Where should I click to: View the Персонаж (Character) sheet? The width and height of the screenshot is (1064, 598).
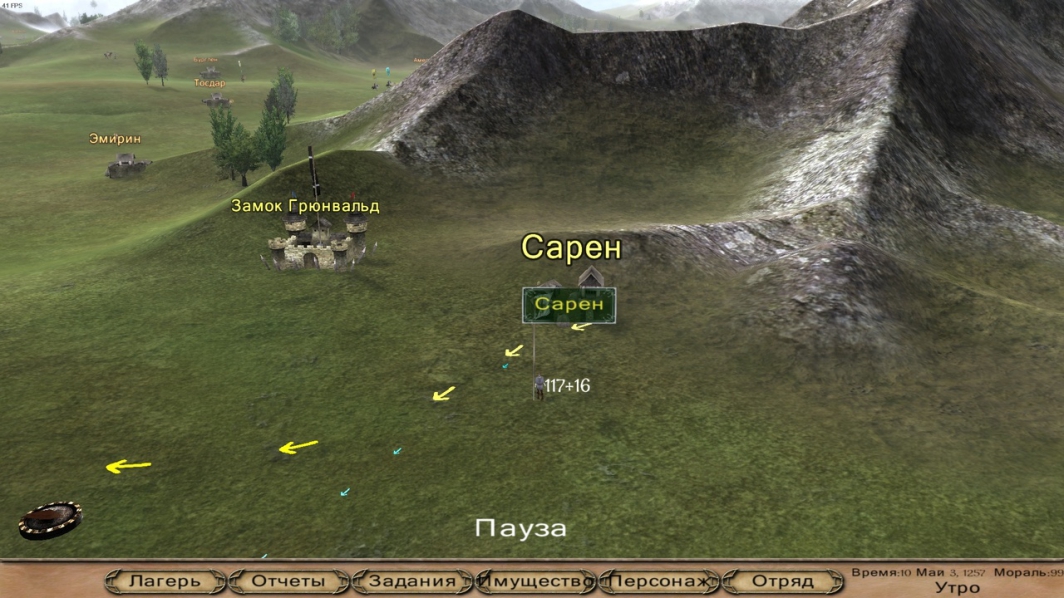pyautogui.click(x=660, y=581)
